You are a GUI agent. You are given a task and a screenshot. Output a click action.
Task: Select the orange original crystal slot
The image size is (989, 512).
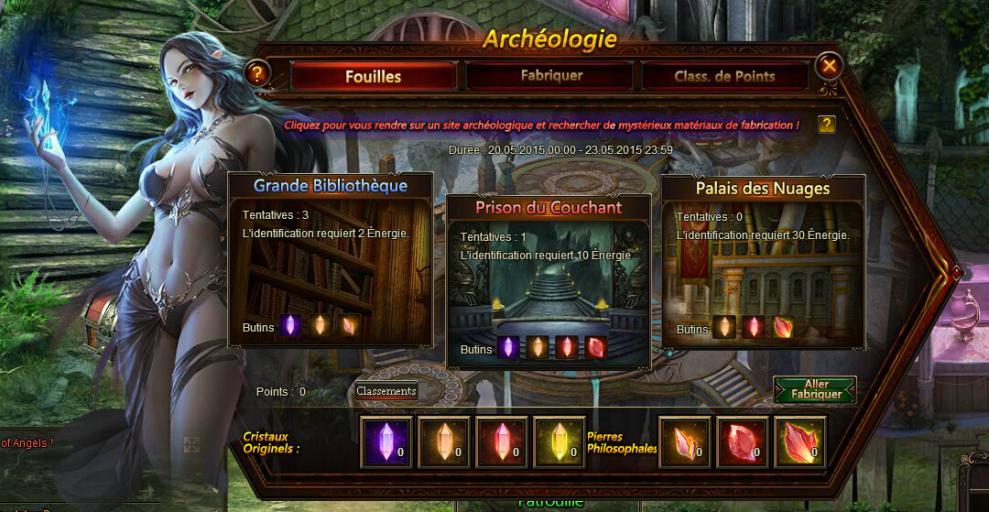coord(443,441)
